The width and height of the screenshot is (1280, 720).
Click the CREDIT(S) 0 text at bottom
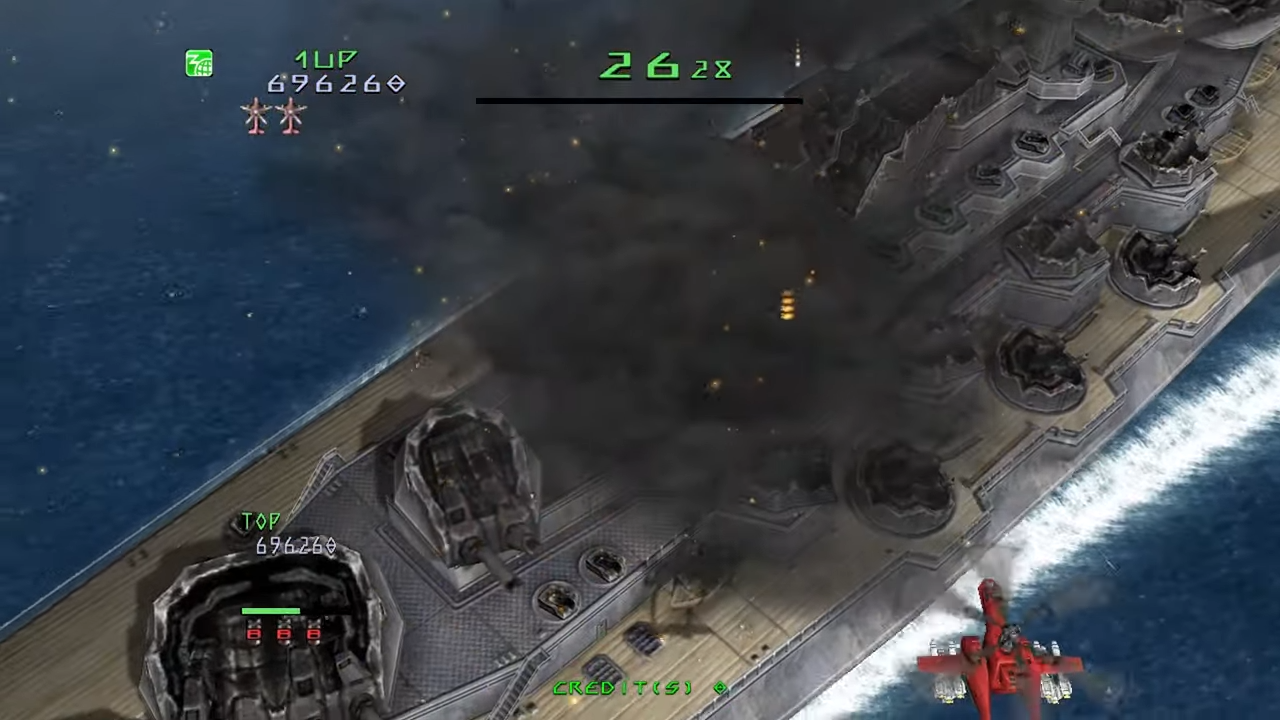click(x=637, y=688)
